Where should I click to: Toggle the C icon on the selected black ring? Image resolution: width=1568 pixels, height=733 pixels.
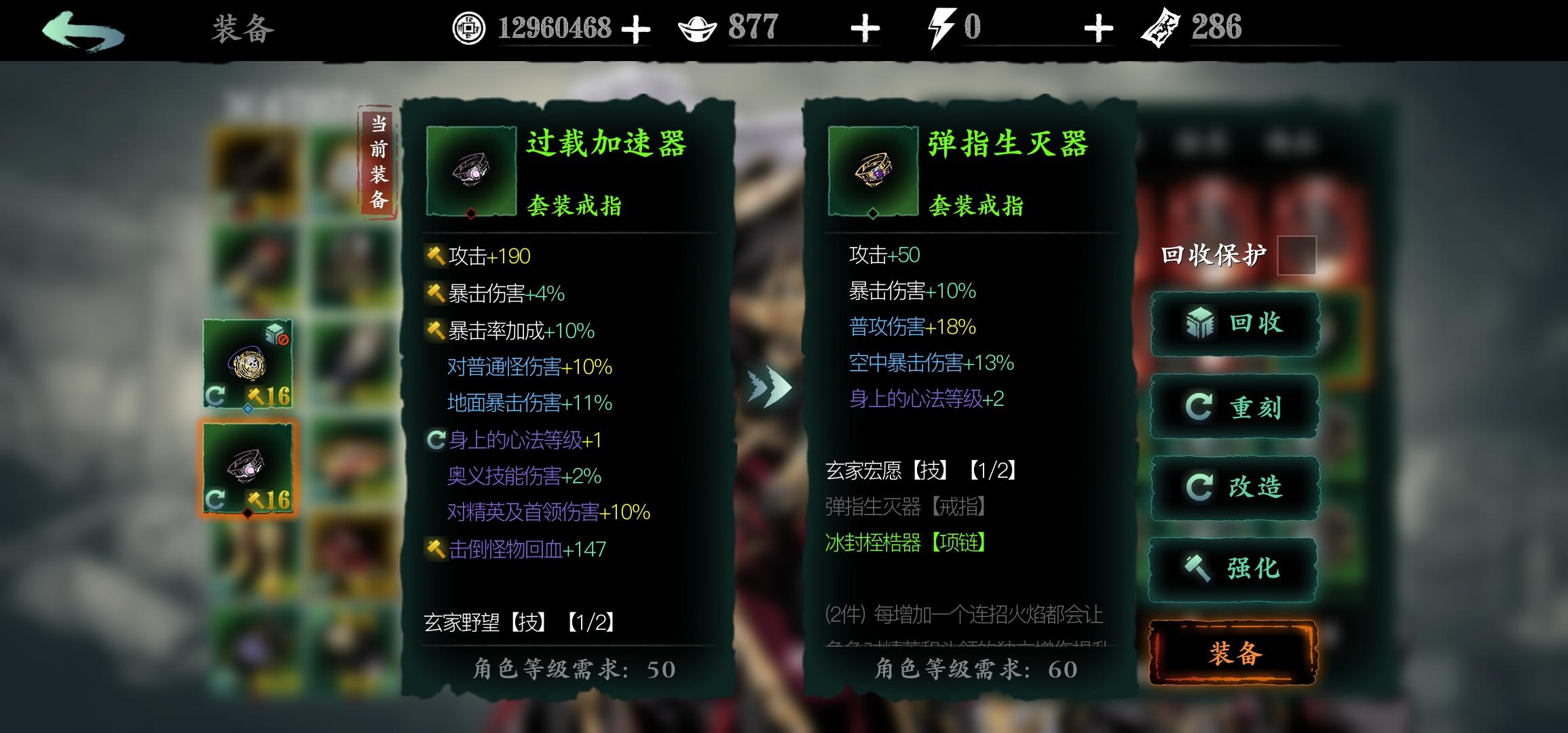click(216, 500)
